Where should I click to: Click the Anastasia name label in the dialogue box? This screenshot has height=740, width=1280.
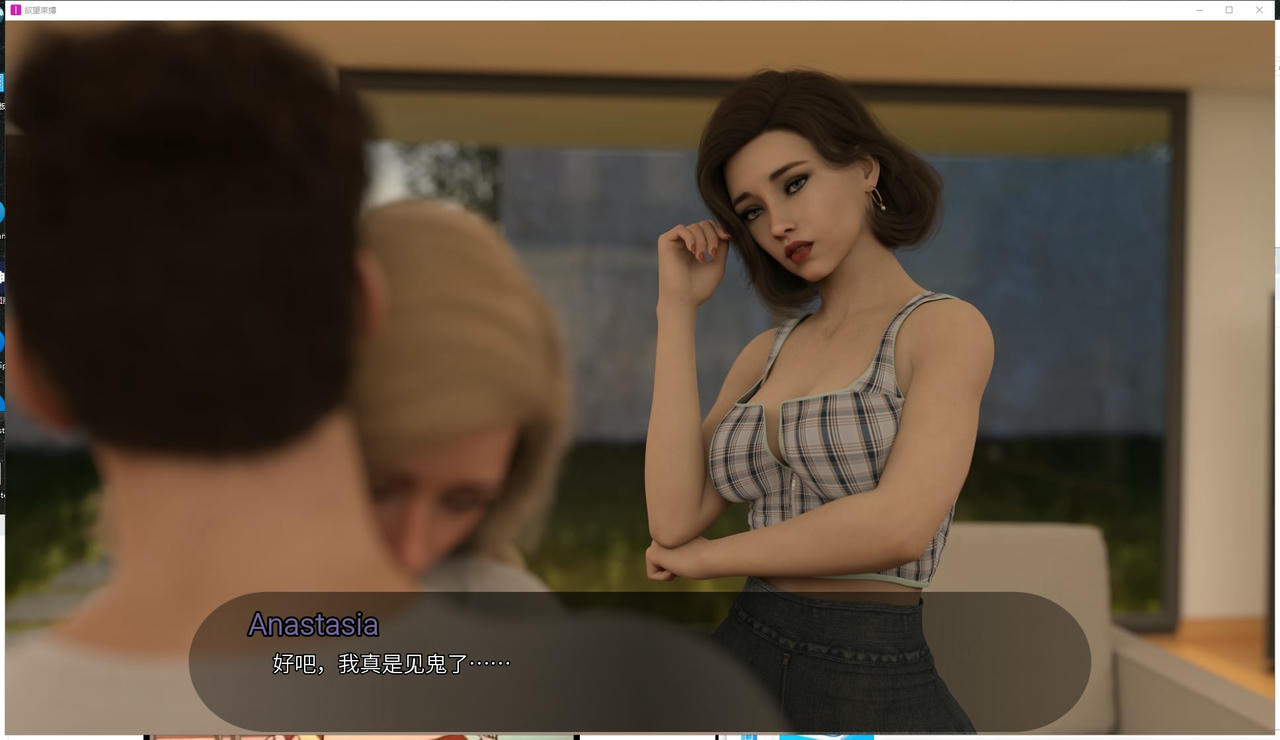[x=313, y=624]
